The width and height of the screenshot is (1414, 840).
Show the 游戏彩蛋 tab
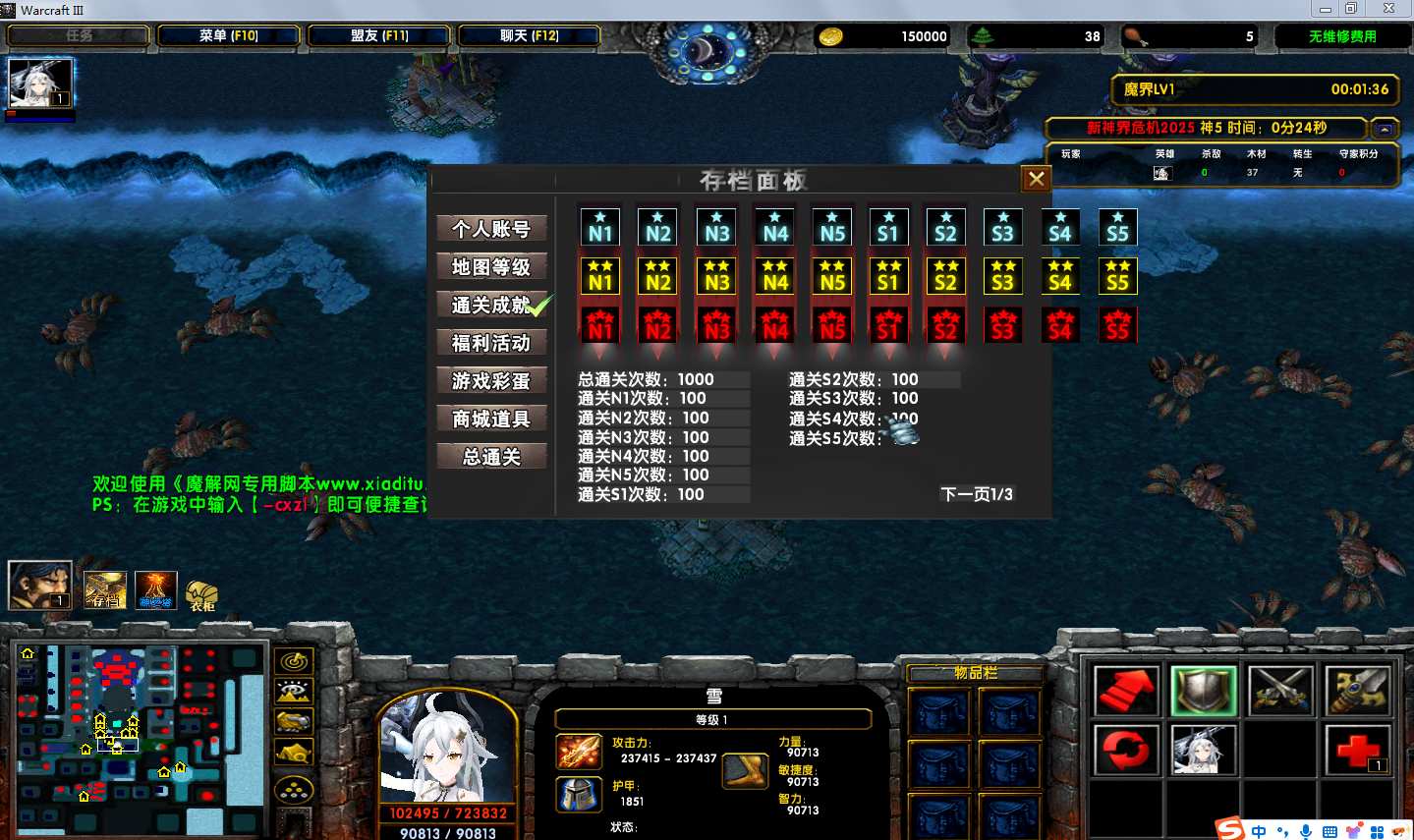491,381
